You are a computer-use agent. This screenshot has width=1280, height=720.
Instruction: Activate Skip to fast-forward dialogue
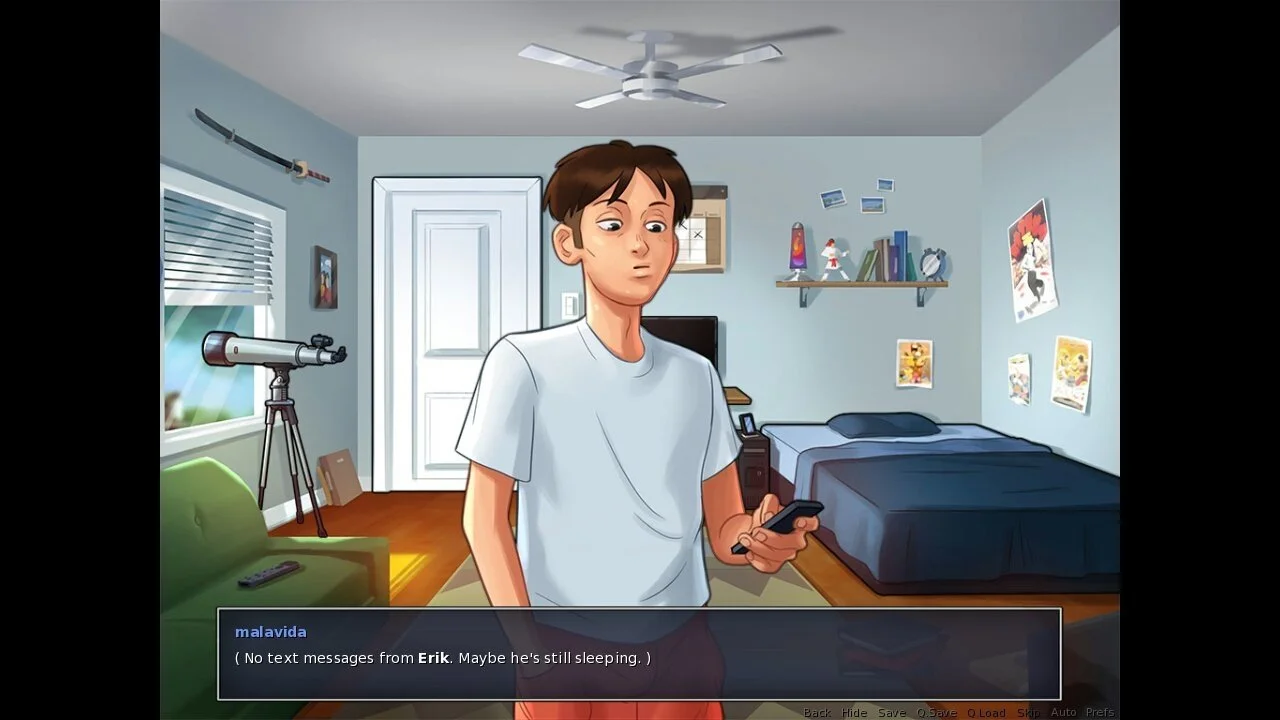click(1028, 712)
